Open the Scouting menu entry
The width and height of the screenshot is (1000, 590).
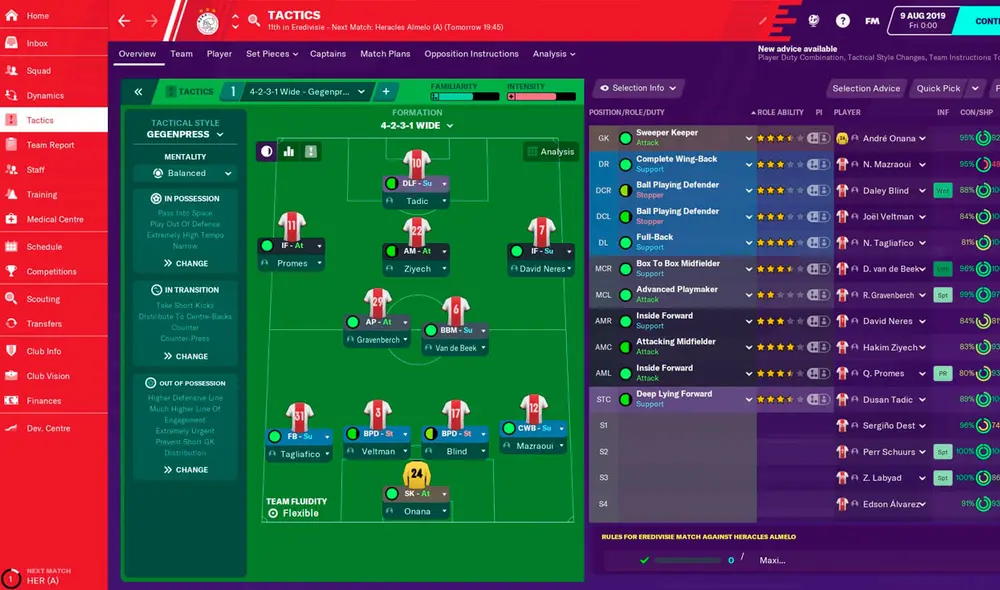point(43,299)
